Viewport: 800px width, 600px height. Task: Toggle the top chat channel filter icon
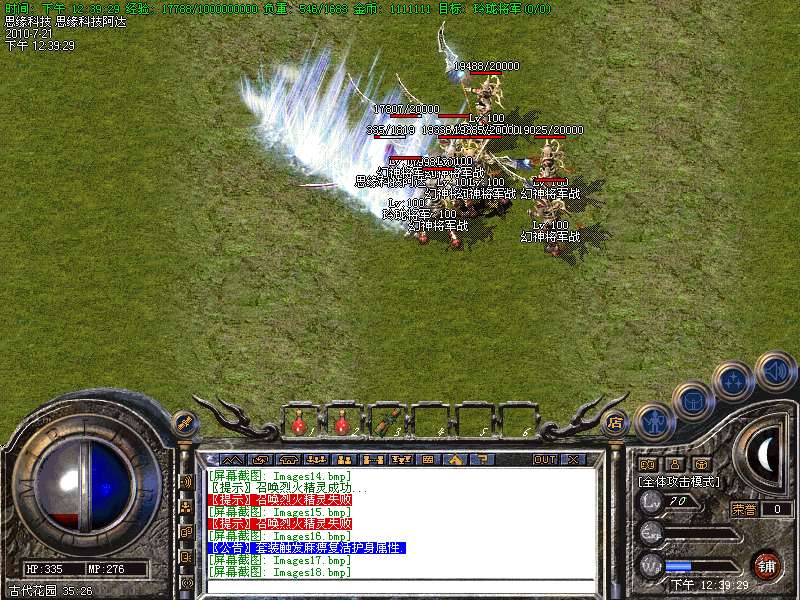(x=186, y=480)
